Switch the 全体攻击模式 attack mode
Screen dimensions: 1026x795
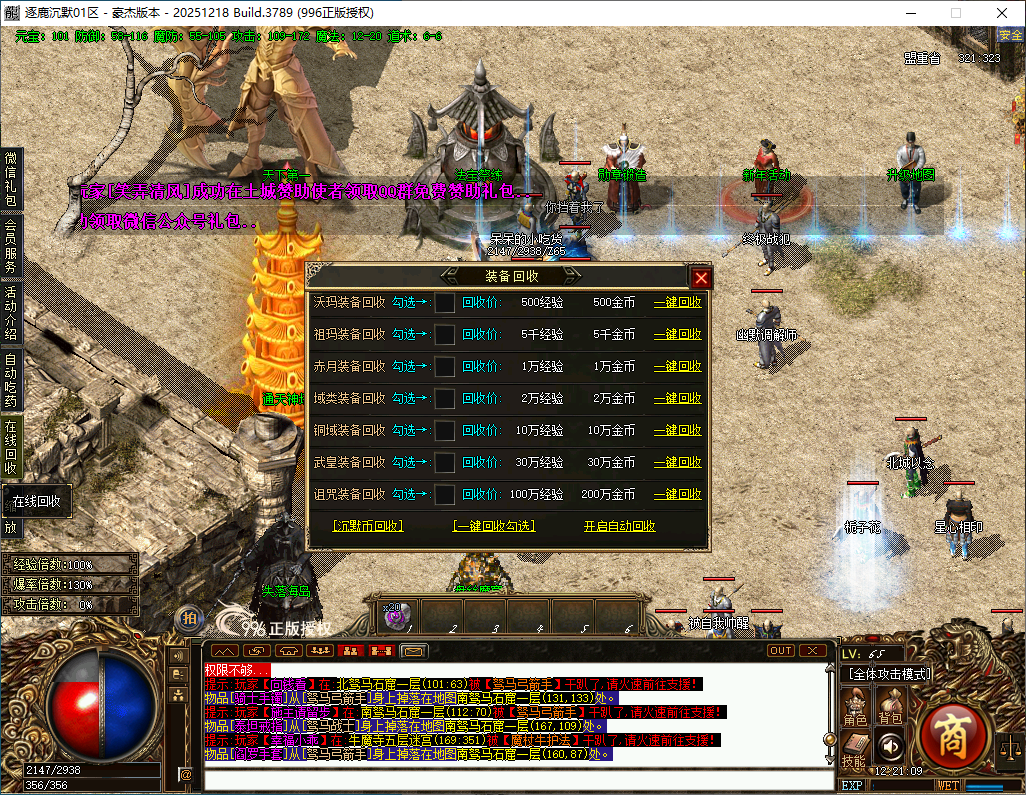[x=889, y=674]
